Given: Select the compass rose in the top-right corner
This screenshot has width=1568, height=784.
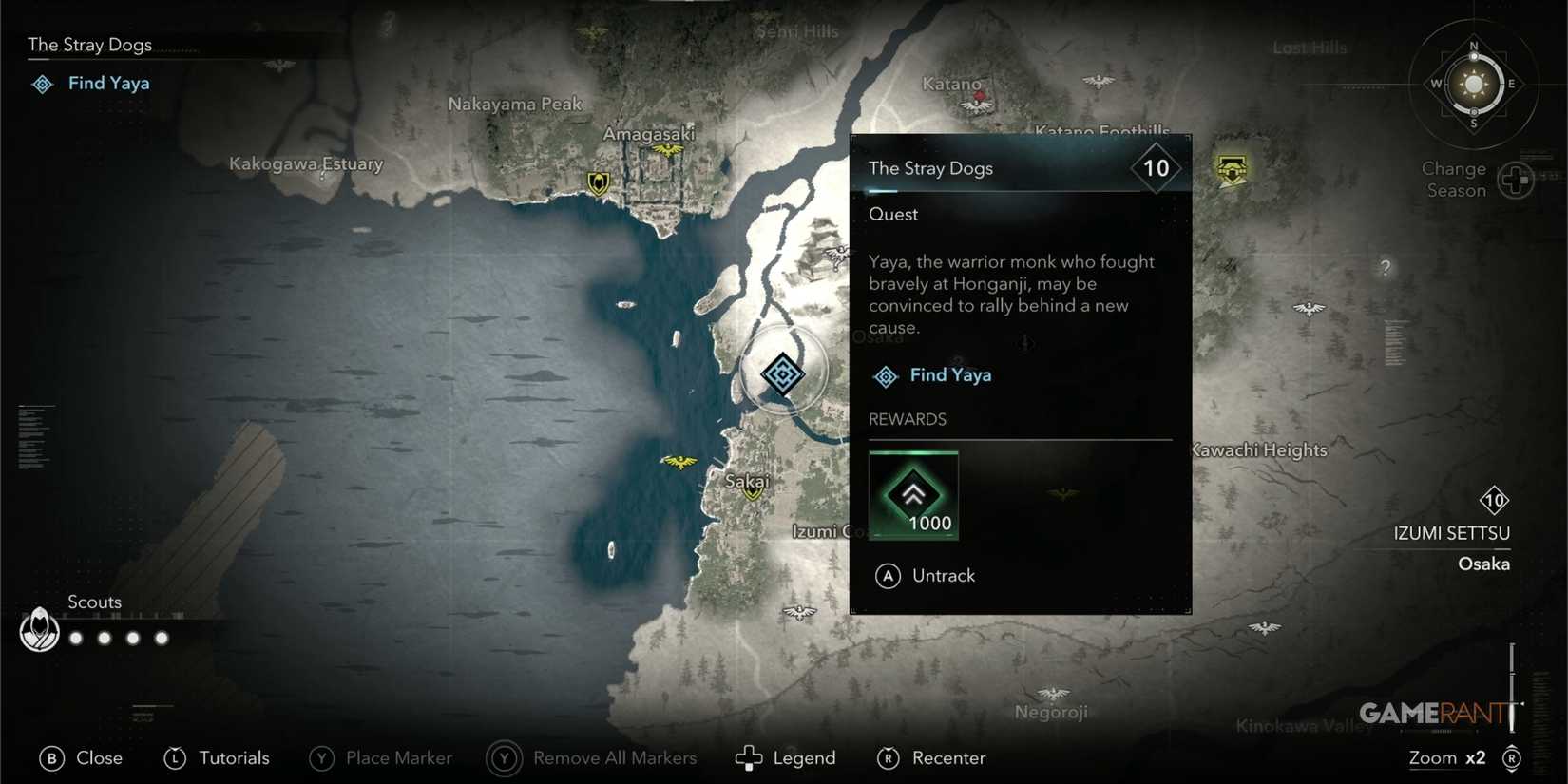Looking at the screenshot, I should tap(1472, 86).
